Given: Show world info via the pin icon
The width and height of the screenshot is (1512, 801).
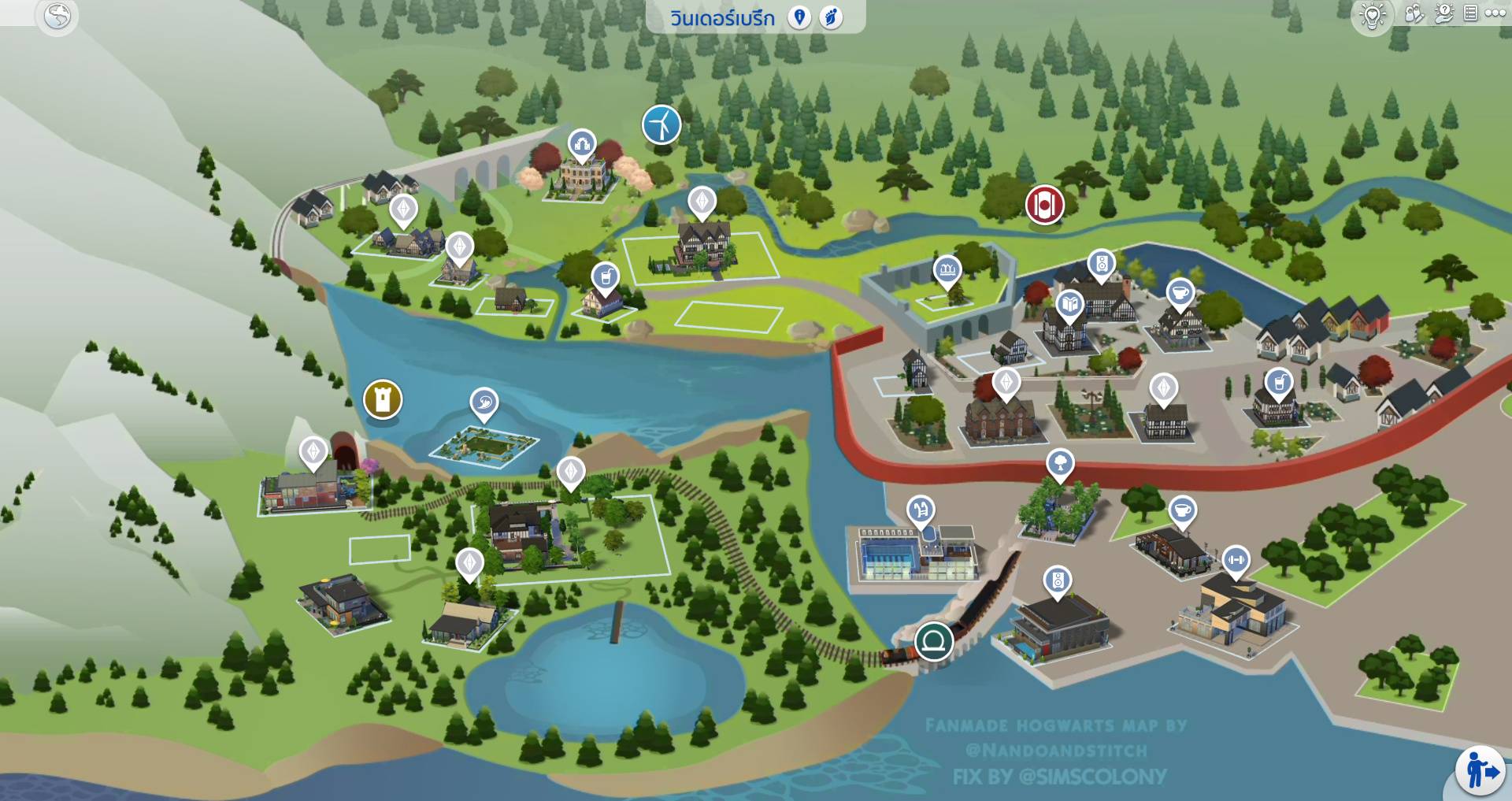Looking at the screenshot, I should coord(799,17).
